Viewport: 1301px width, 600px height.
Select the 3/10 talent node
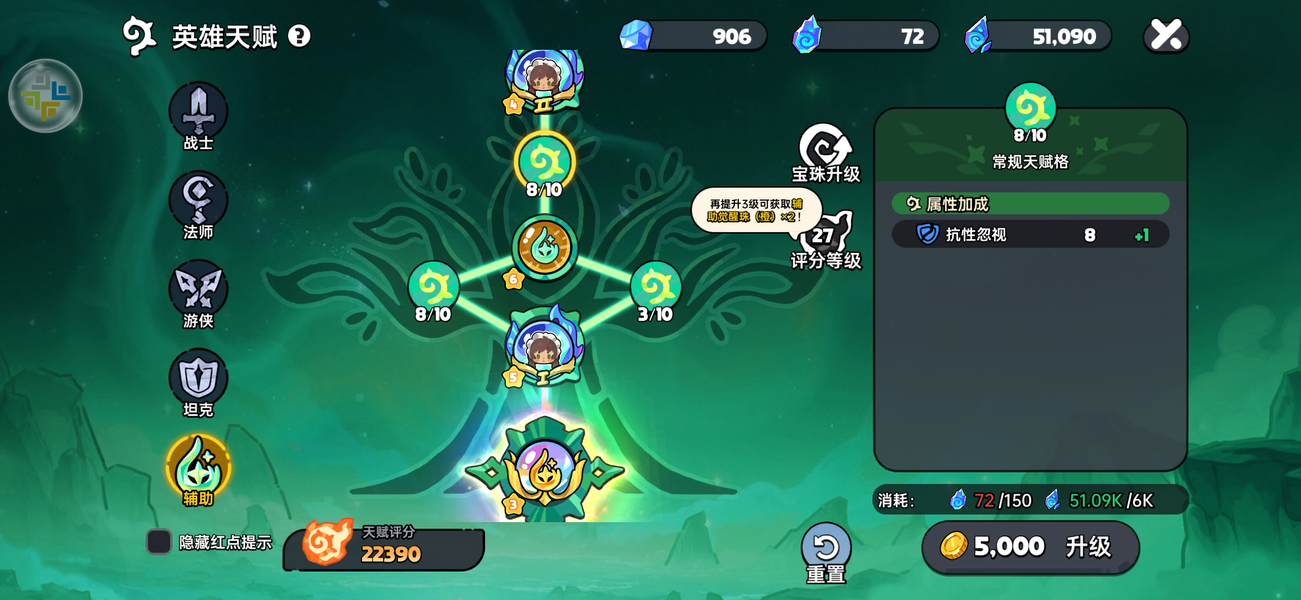(655, 287)
